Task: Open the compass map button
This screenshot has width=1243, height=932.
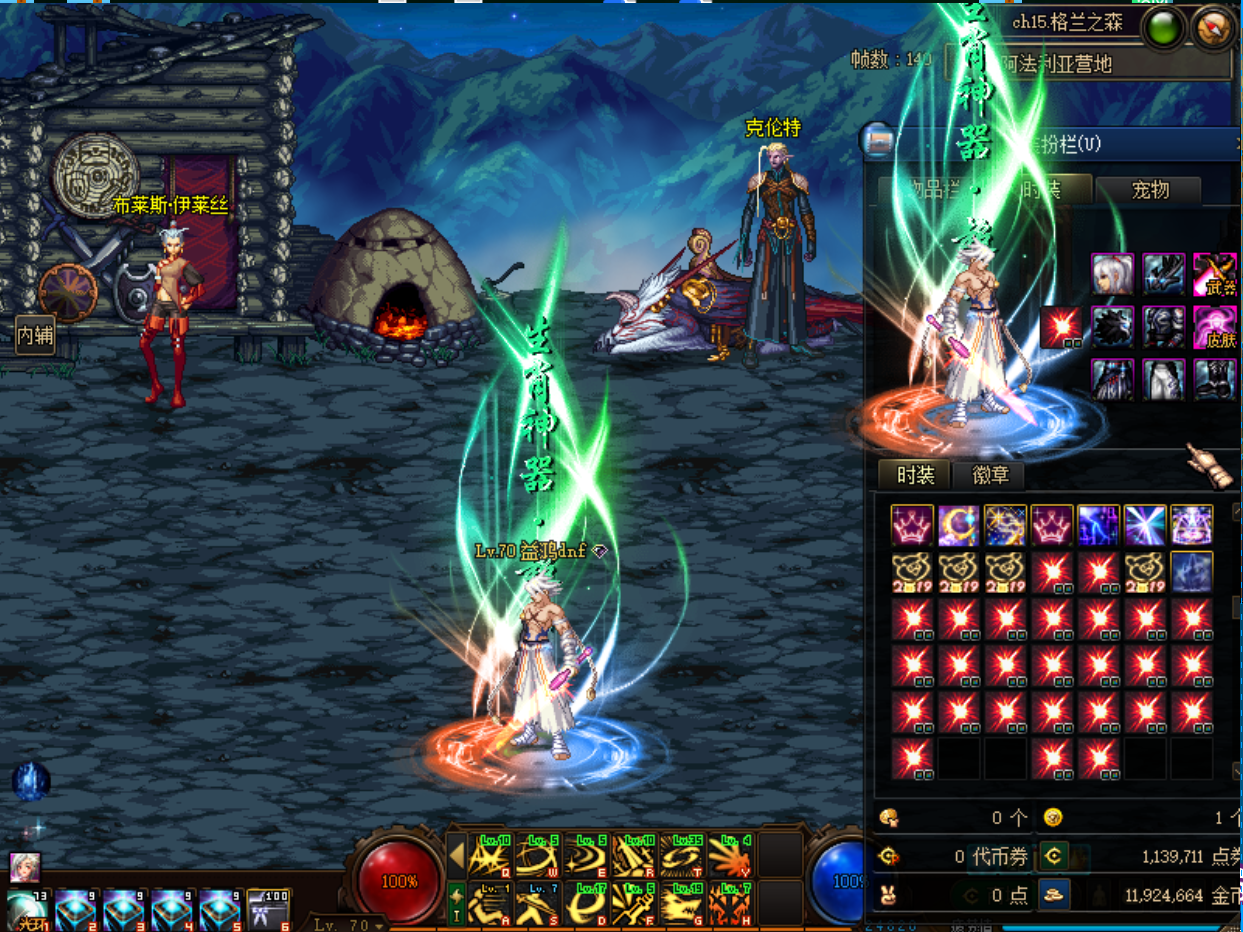Action: [x=1214, y=29]
